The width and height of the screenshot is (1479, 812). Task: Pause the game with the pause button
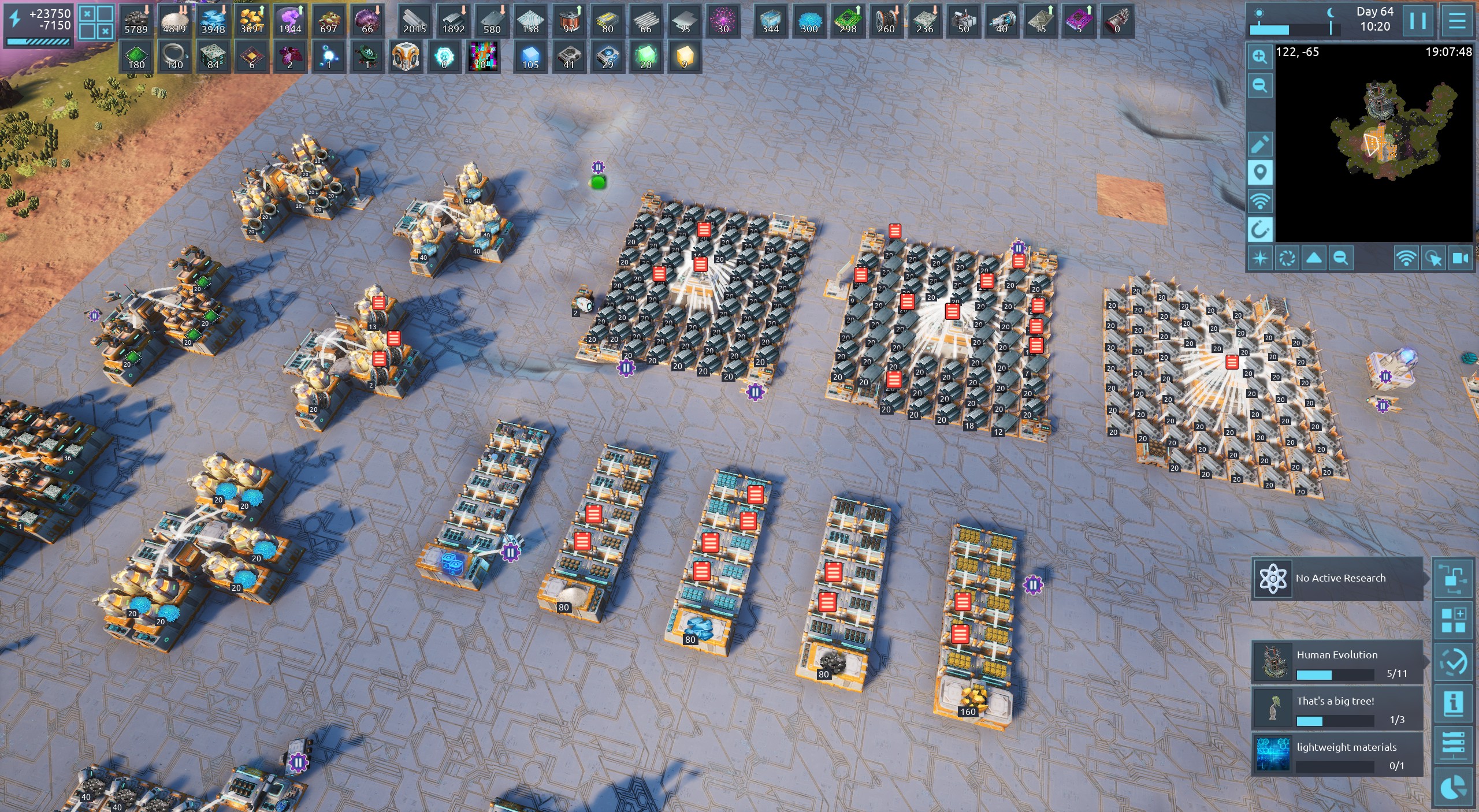point(1417,21)
